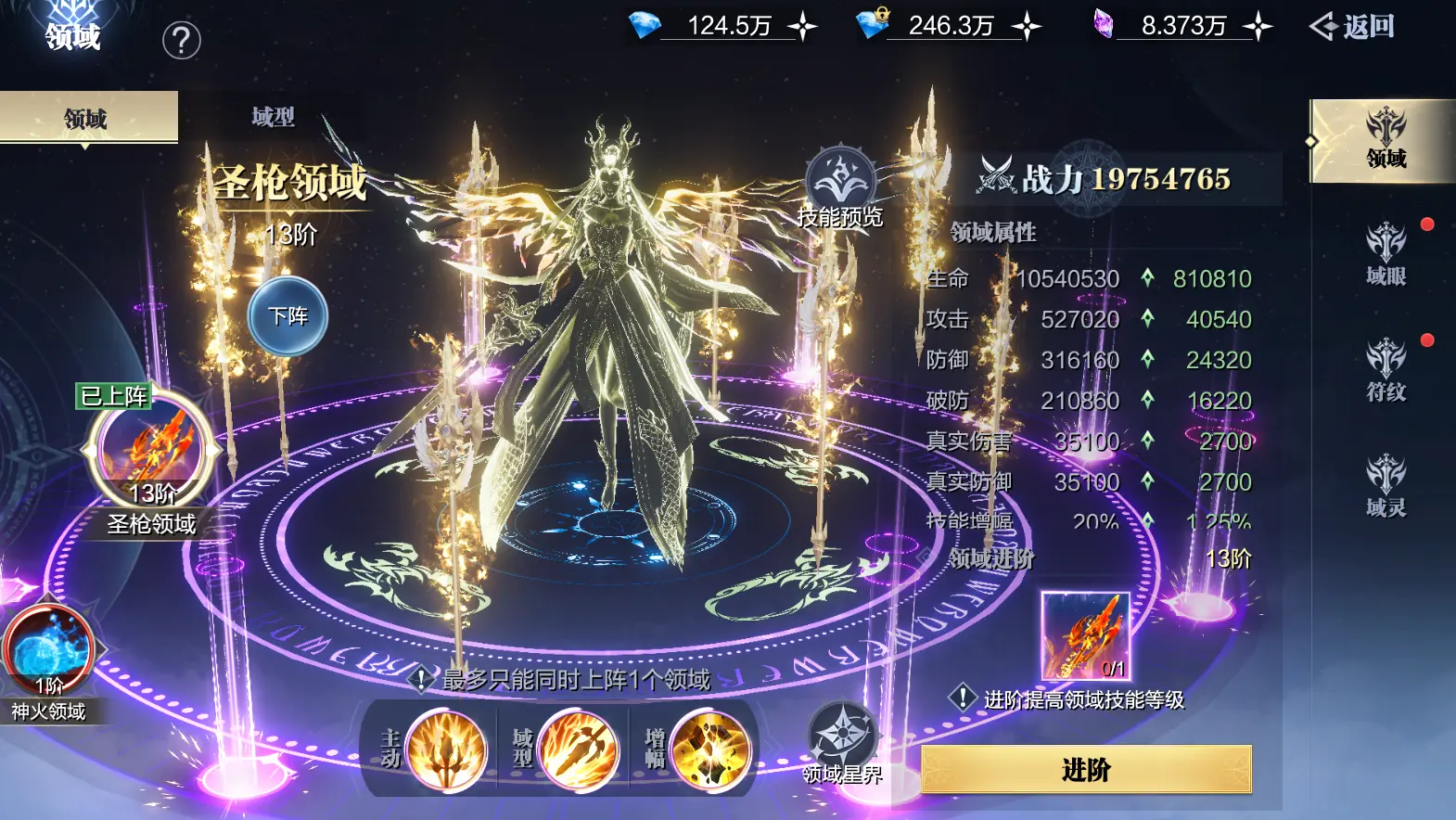Click the 下阵 unequip button

(x=288, y=315)
